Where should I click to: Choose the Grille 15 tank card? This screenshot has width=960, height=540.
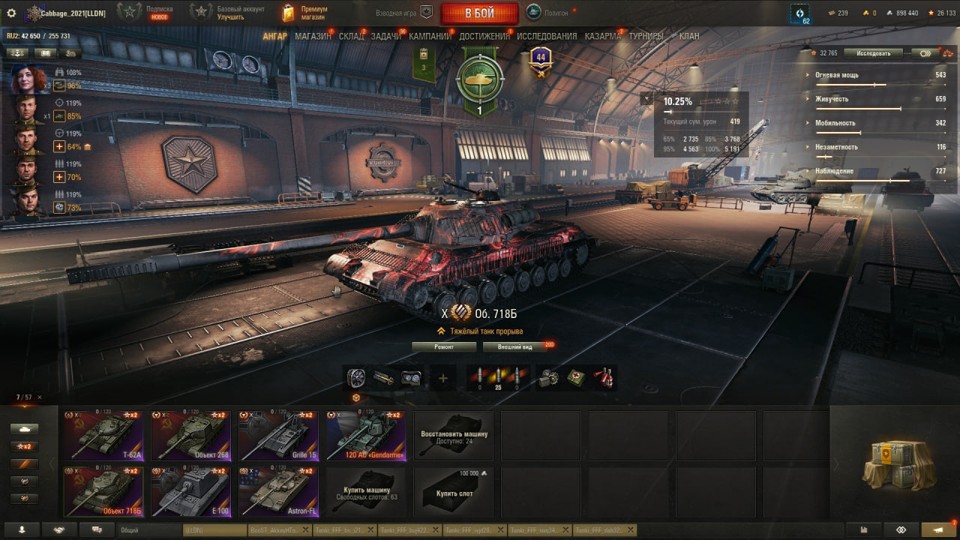coord(278,434)
